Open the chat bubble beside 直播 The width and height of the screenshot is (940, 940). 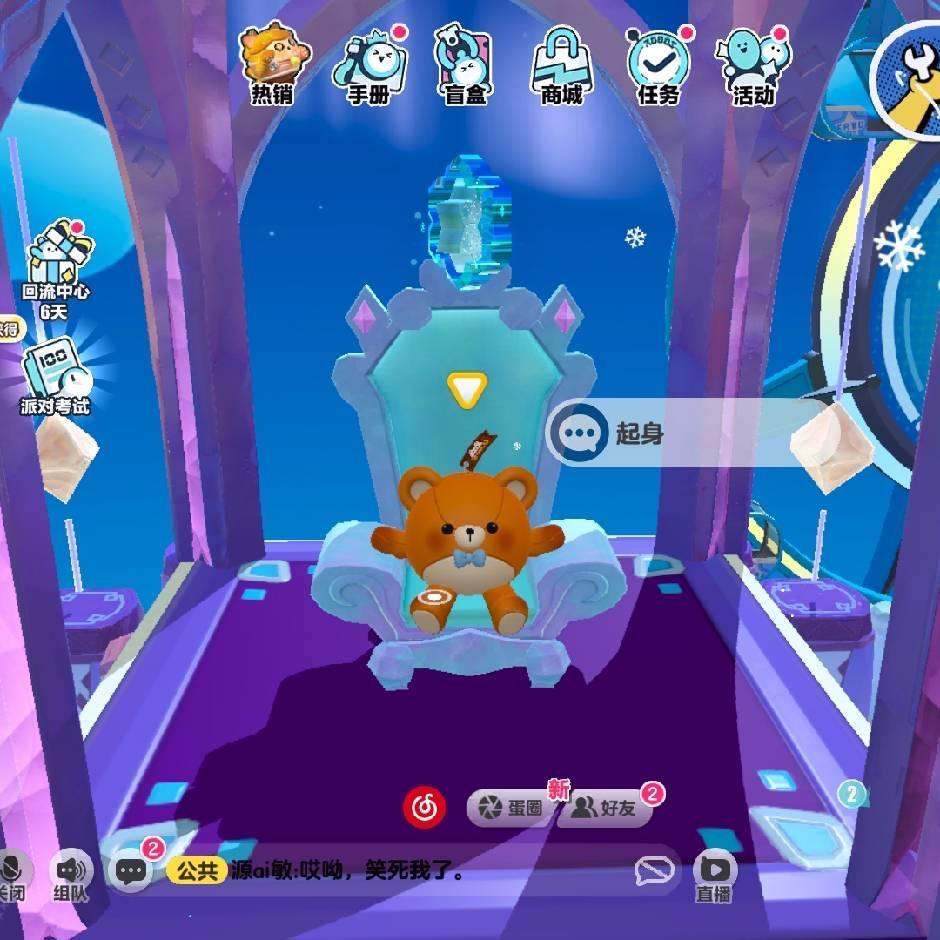pyautogui.click(x=654, y=871)
